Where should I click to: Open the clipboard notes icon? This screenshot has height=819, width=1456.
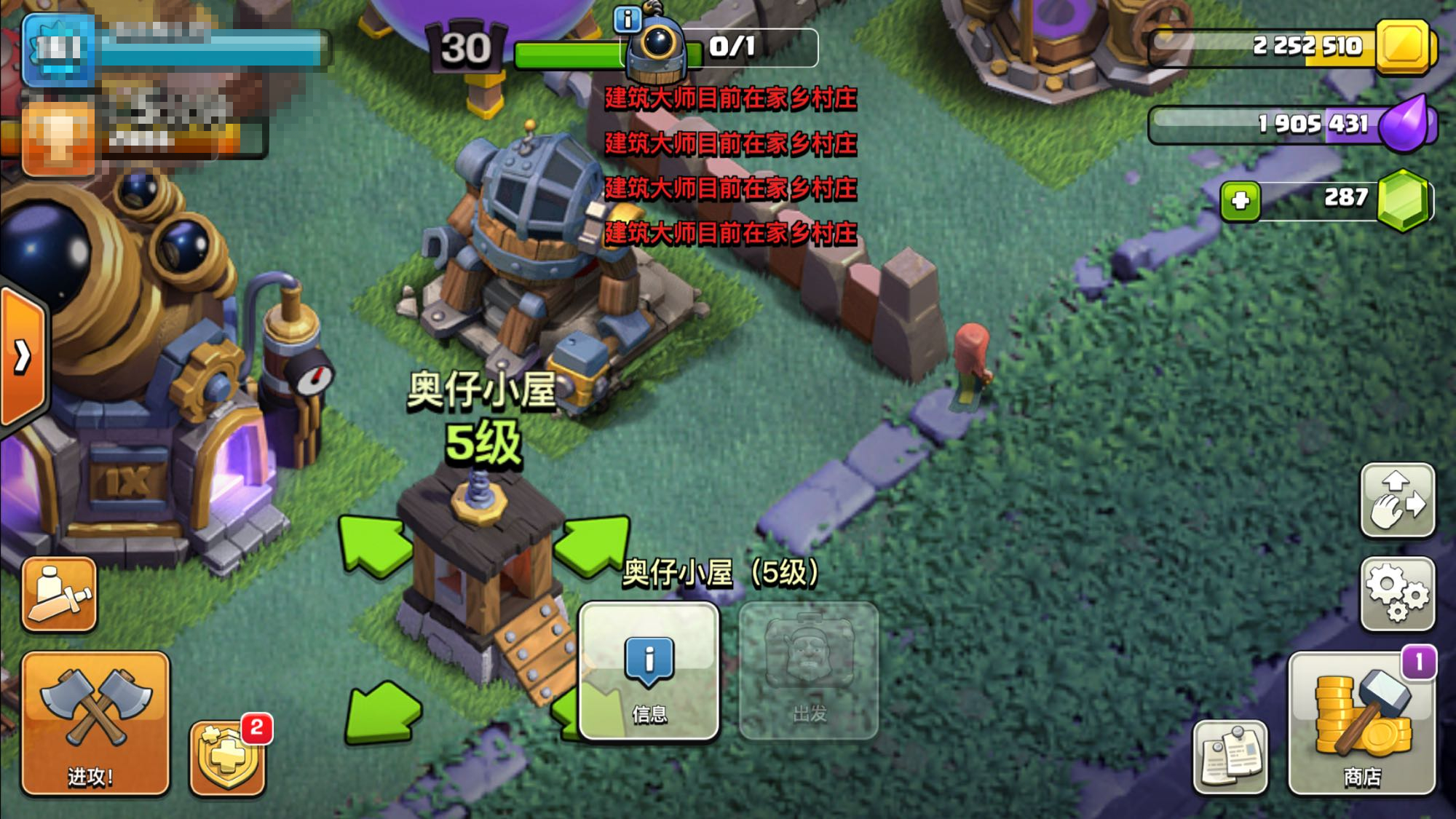point(1230,757)
